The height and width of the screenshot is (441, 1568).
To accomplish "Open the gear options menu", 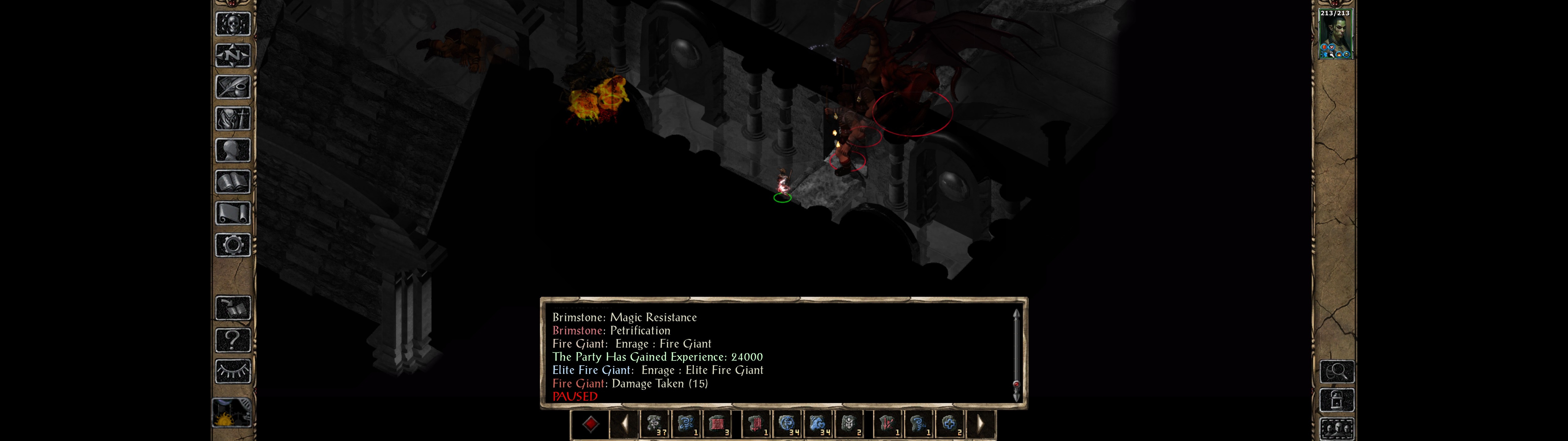I will (x=232, y=246).
